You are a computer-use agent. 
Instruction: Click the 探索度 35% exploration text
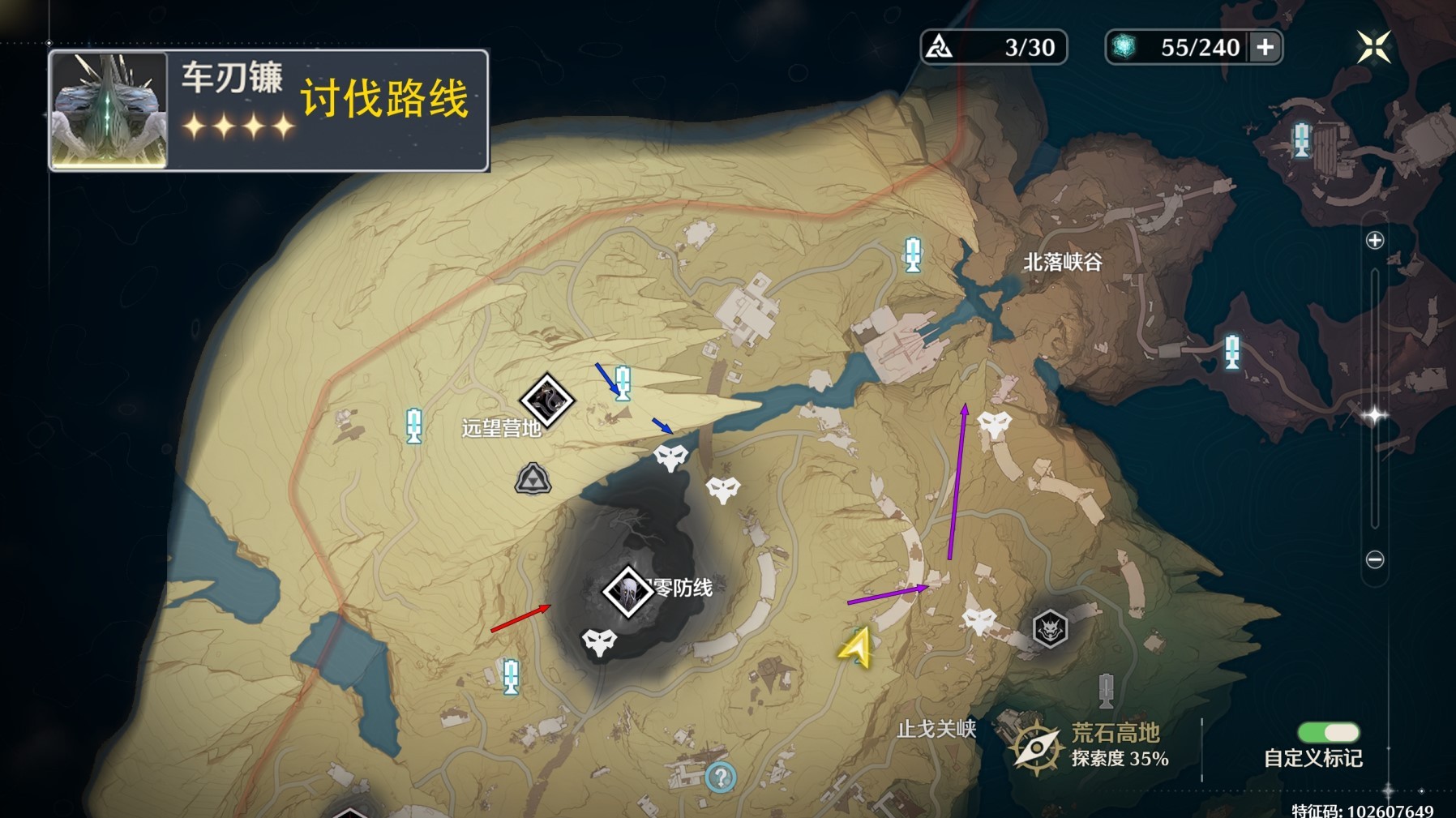click(1121, 760)
